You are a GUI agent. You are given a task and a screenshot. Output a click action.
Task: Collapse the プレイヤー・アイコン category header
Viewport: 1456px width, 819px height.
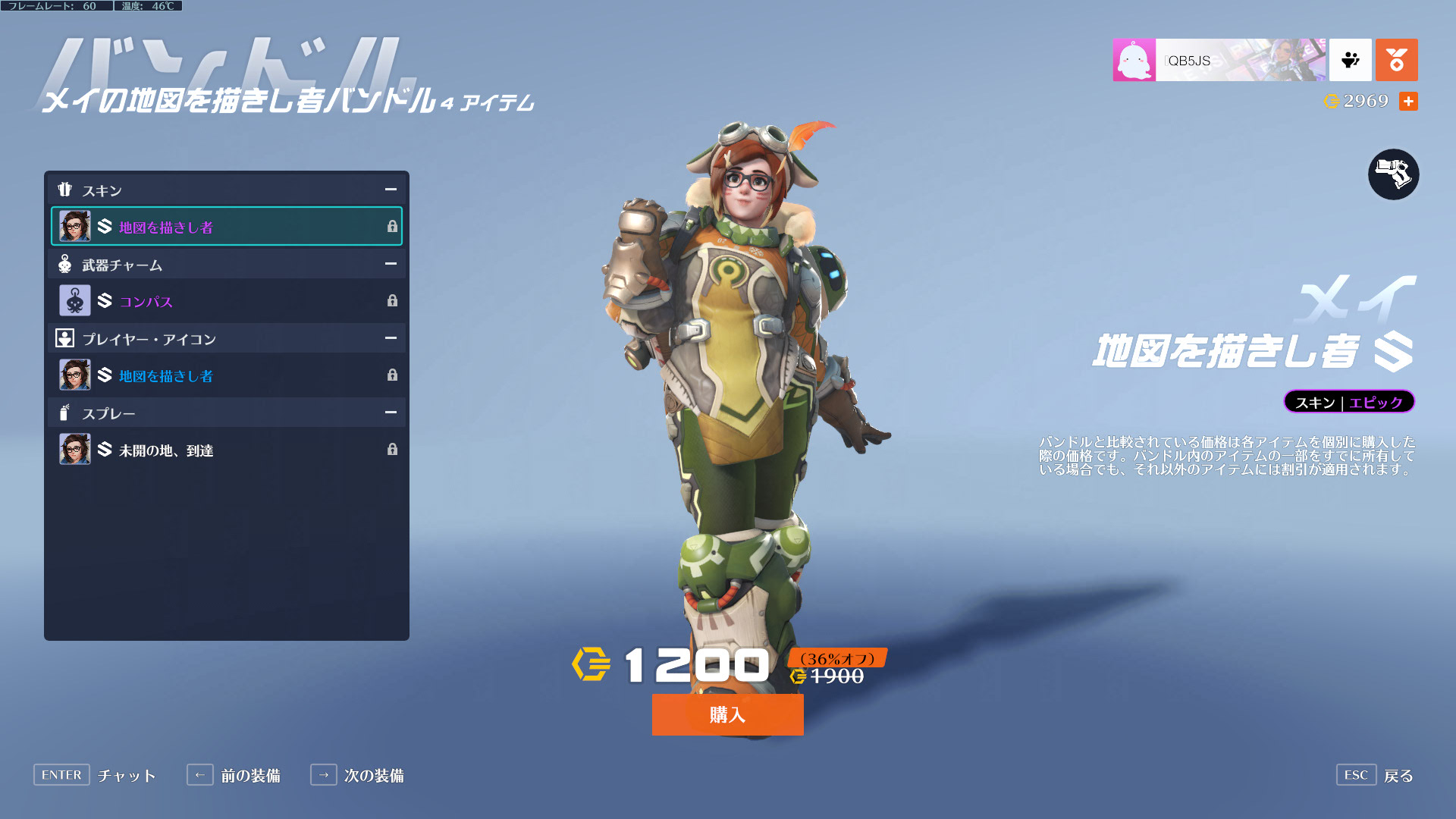click(390, 338)
